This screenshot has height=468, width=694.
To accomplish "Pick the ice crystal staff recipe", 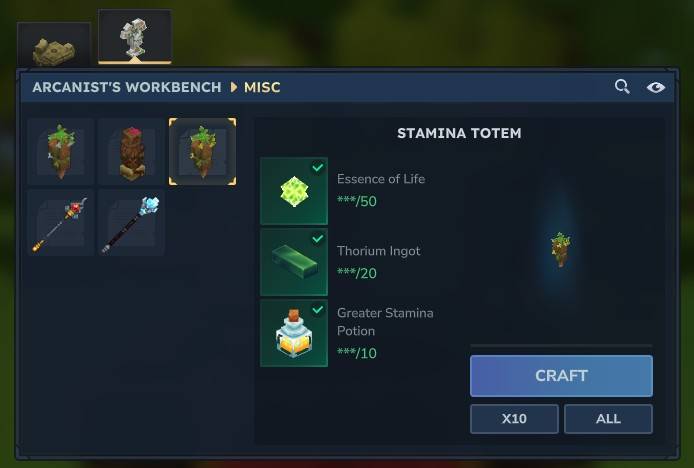I will coord(132,223).
